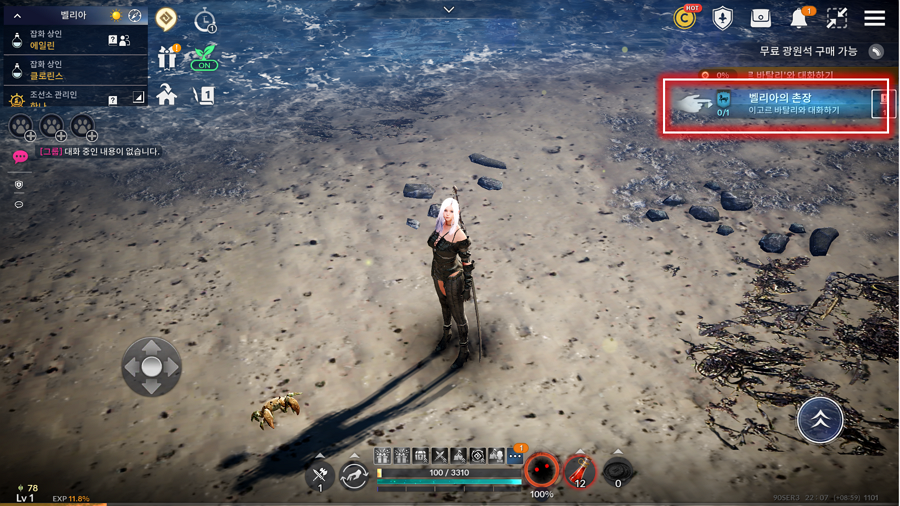Open the hamburger main menu
Image resolution: width=900 pixels, height=506 pixels.
(x=874, y=18)
